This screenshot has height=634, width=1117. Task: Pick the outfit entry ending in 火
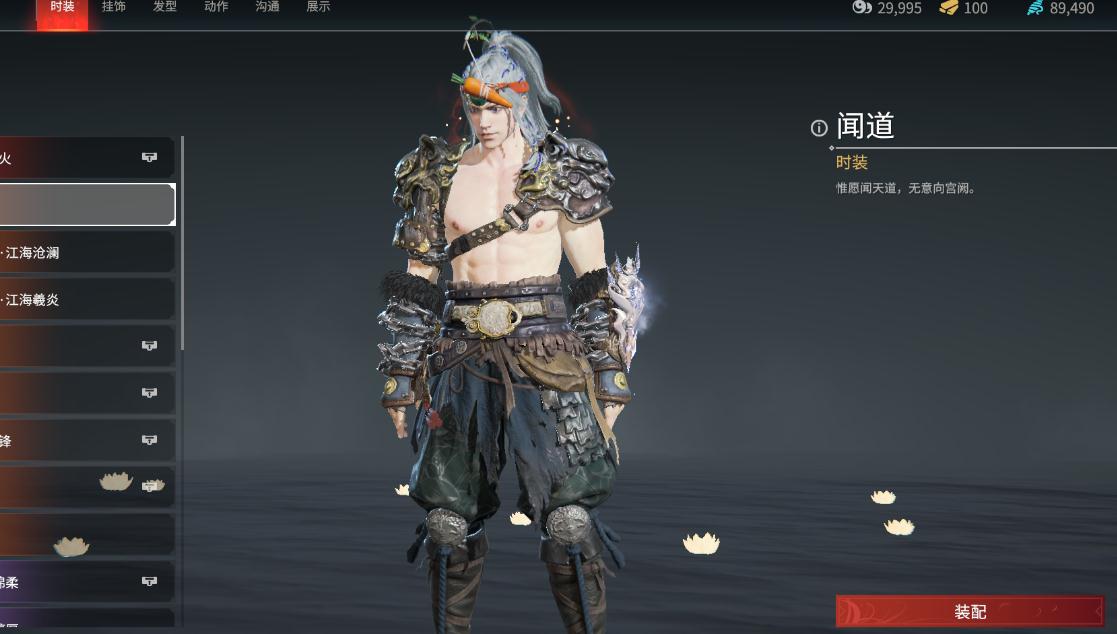click(x=86, y=158)
